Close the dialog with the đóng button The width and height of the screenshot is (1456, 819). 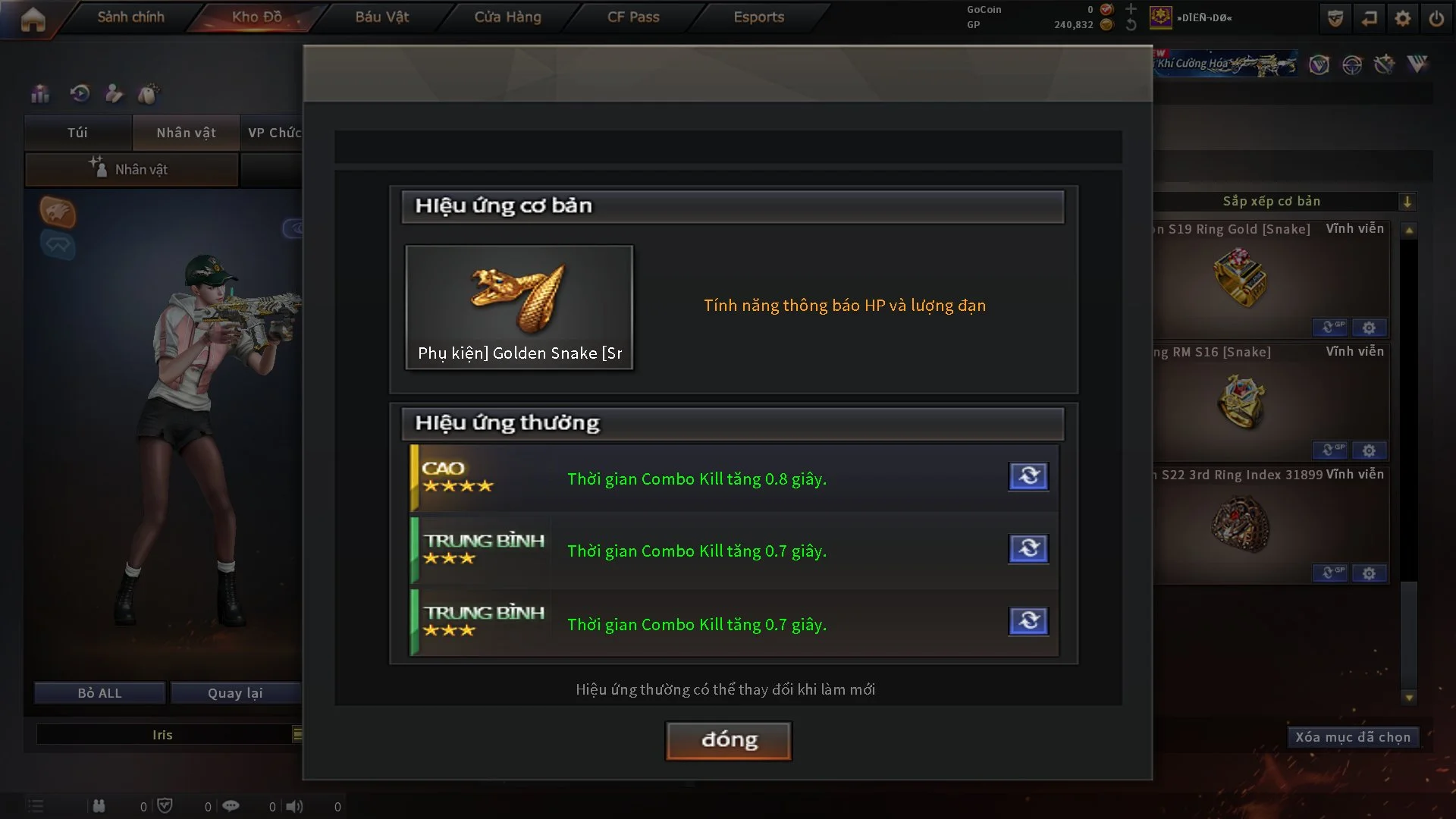point(728,740)
